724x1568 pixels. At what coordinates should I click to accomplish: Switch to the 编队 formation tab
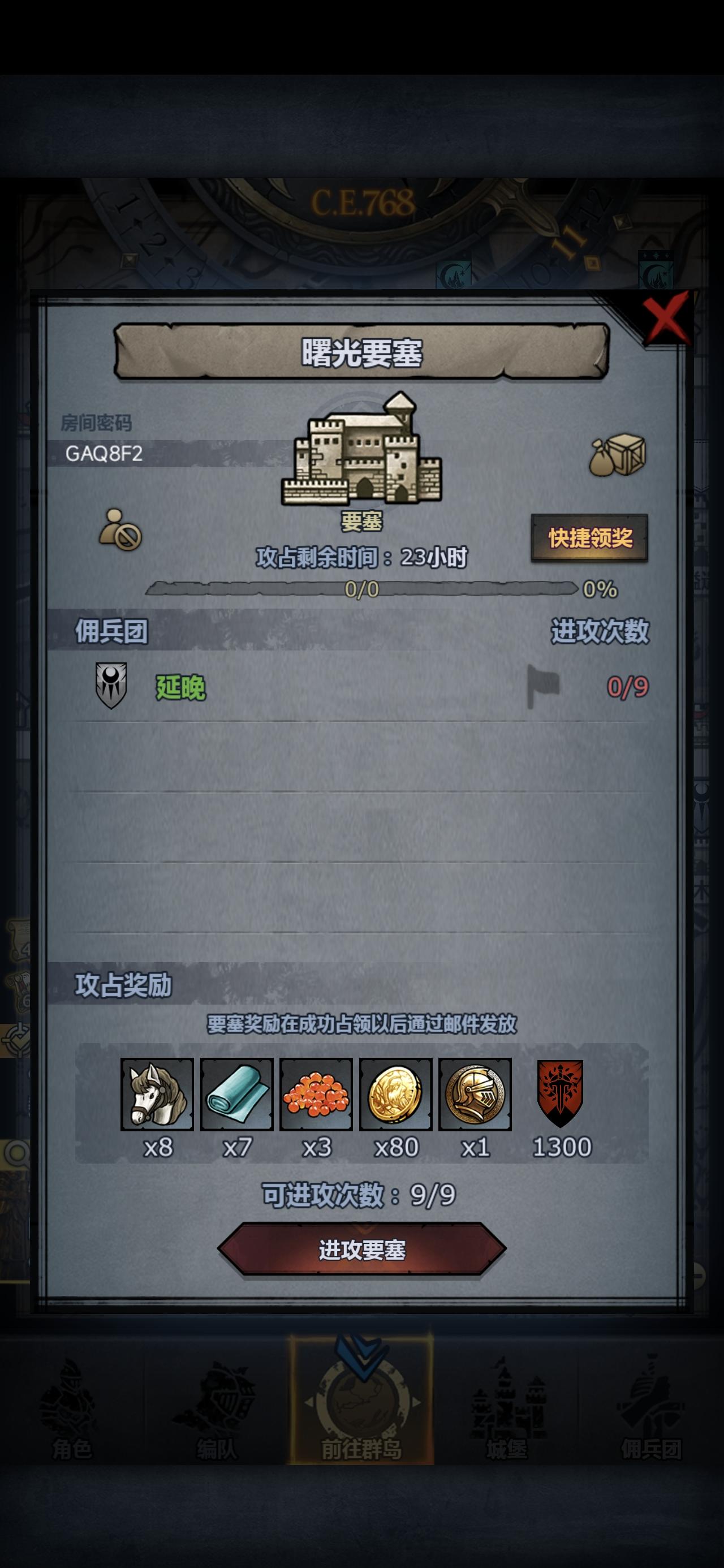click(217, 1406)
